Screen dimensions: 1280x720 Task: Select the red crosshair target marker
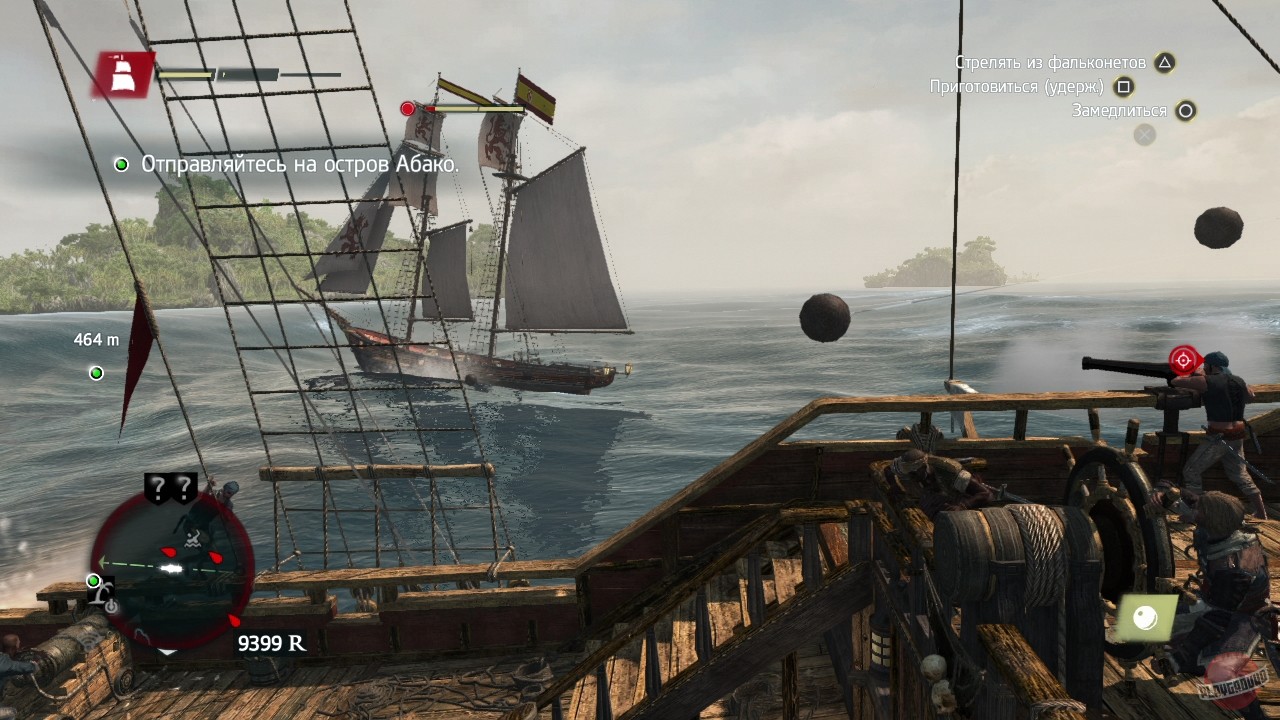[1184, 359]
